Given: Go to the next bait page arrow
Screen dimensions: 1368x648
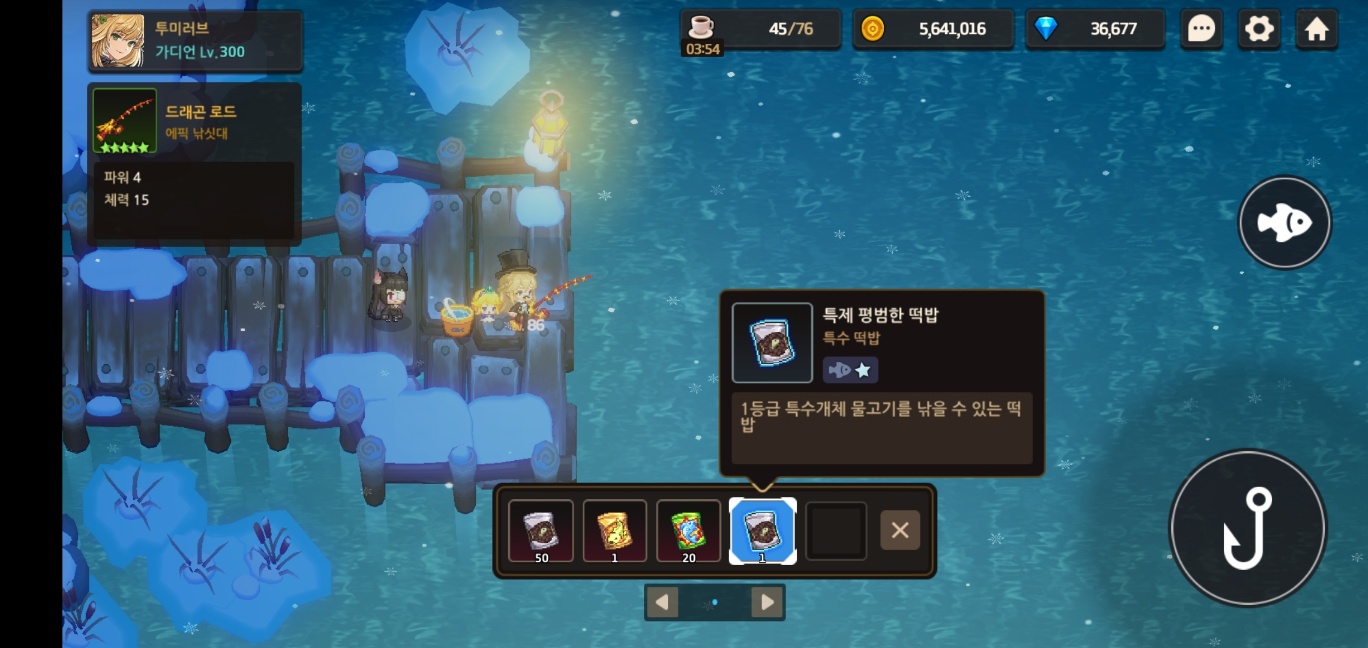Looking at the screenshot, I should point(766,602).
